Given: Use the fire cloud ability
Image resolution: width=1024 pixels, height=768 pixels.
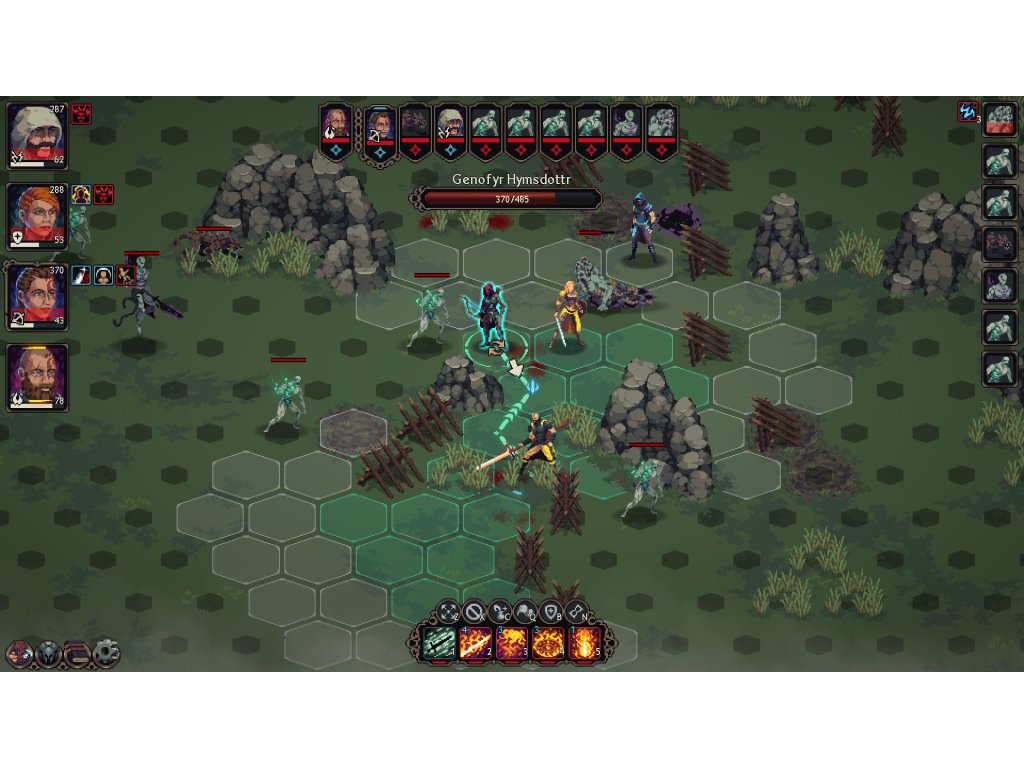Looking at the screenshot, I should pyautogui.click(x=510, y=642).
